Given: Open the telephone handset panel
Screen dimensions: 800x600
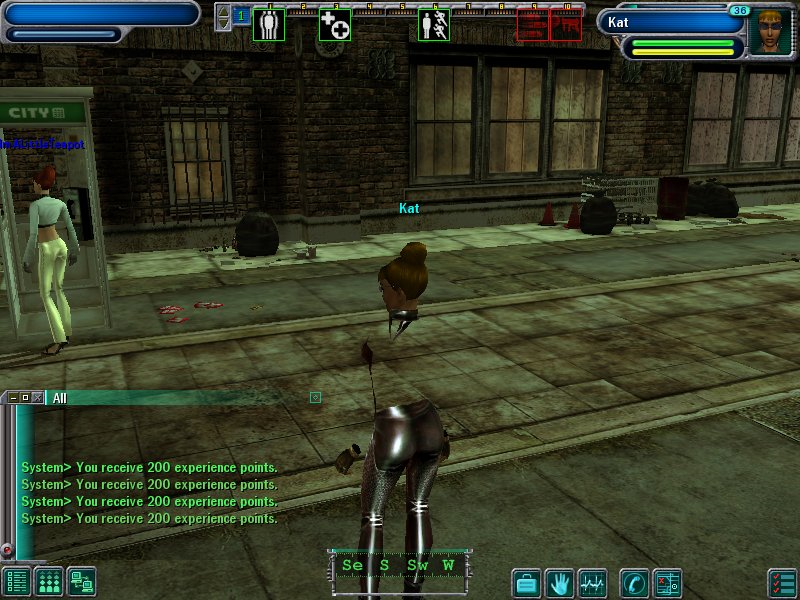Looking at the screenshot, I should tap(633, 581).
